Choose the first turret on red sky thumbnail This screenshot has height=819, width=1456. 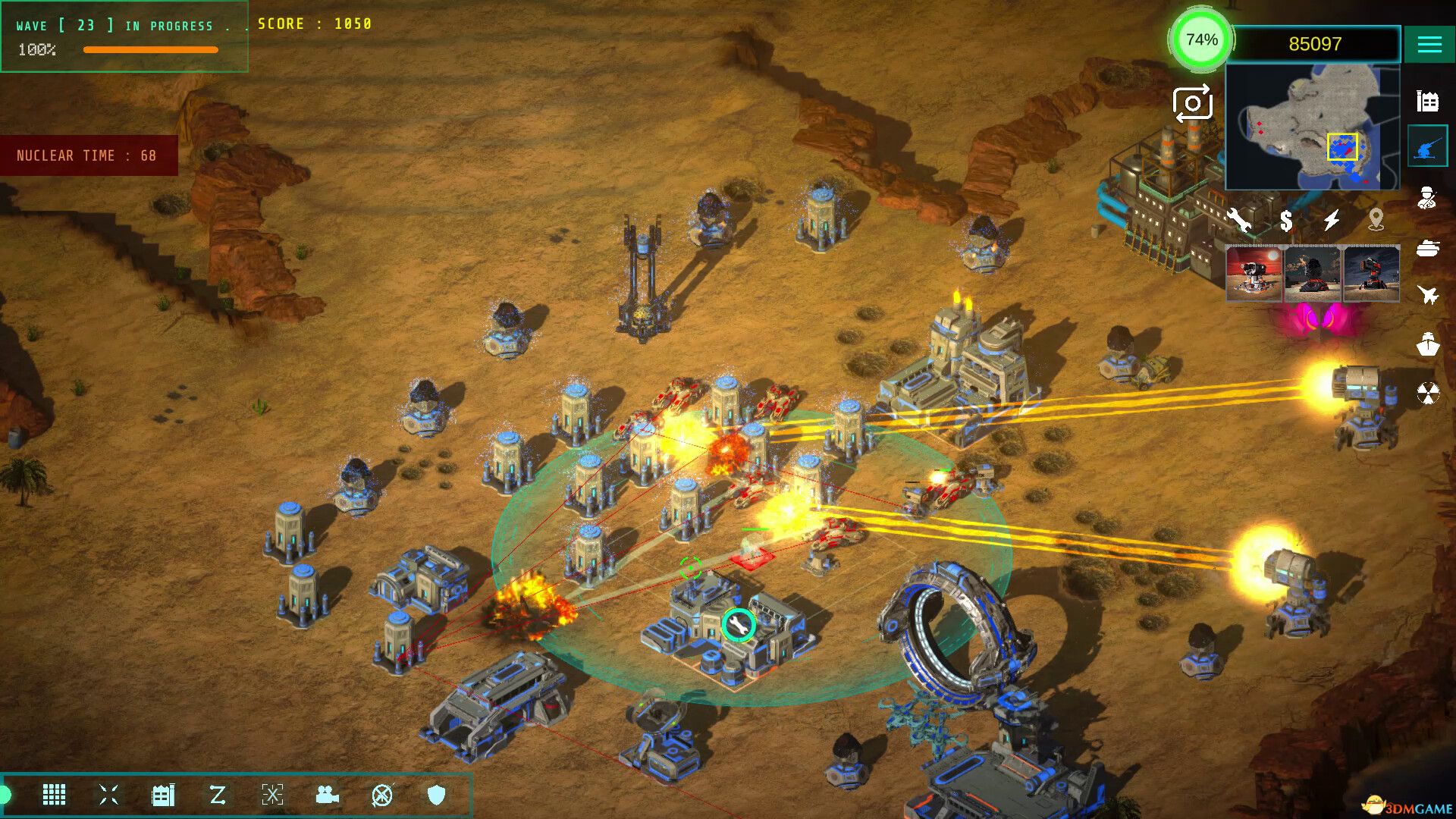click(1254, 274)
